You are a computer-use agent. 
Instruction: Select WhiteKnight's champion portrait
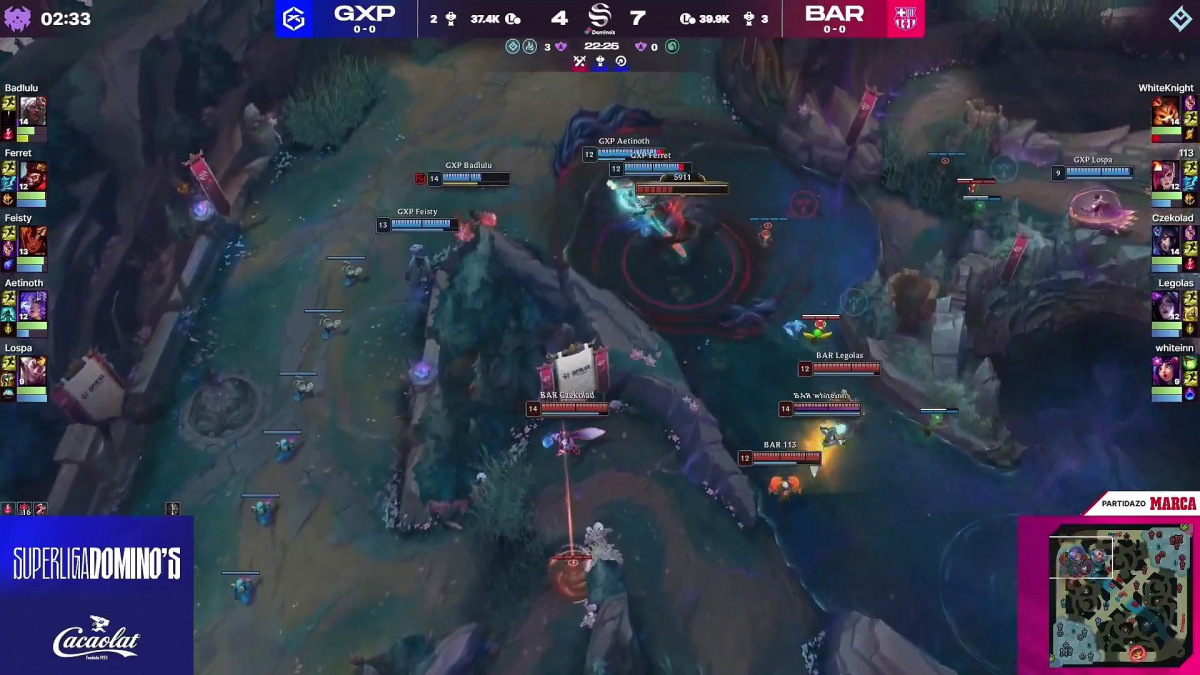[1166, 110]
